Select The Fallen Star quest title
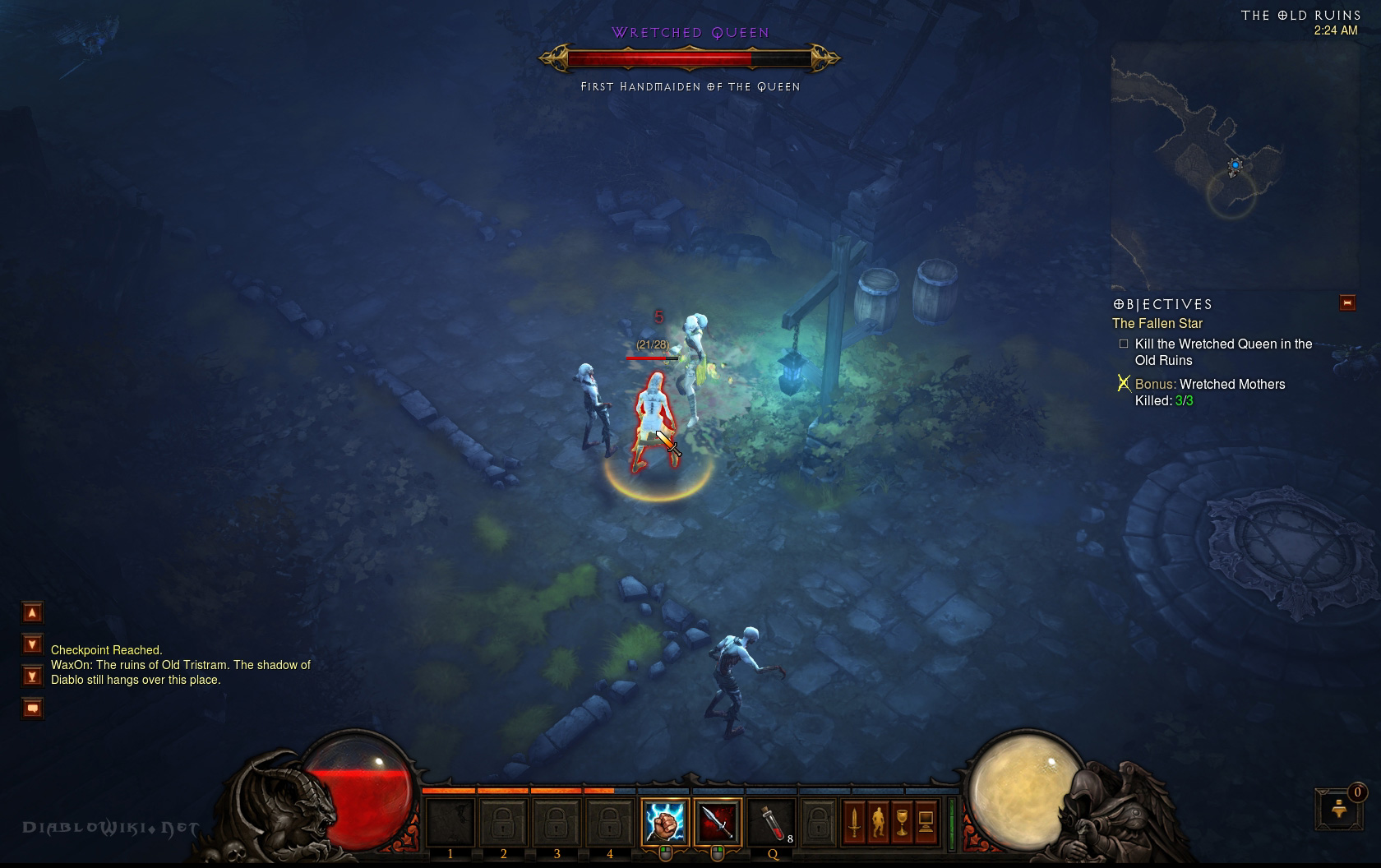 pyautogui.click(x=1157, y=324)
